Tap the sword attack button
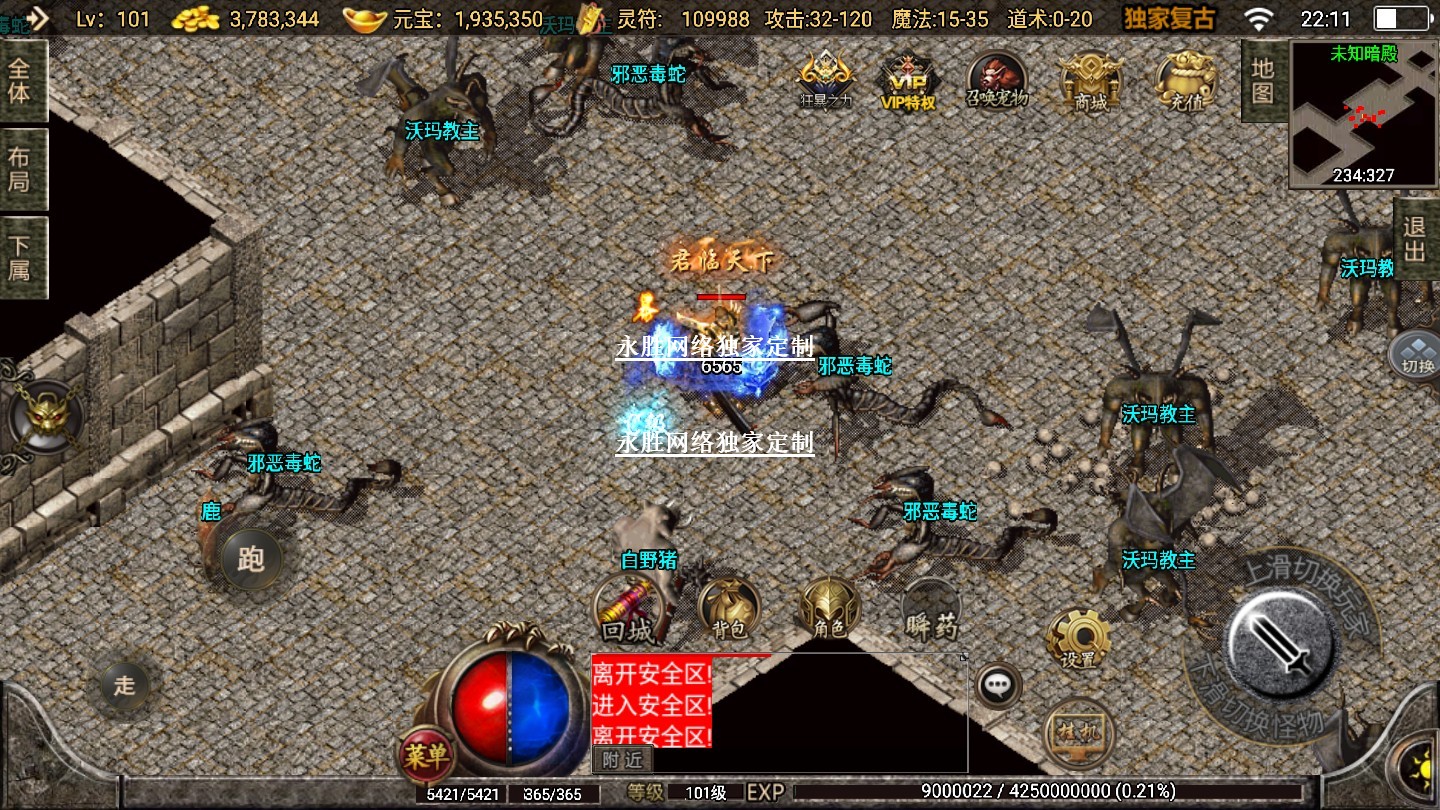Screen dimensions: 1440x810 pos(1283,640)
